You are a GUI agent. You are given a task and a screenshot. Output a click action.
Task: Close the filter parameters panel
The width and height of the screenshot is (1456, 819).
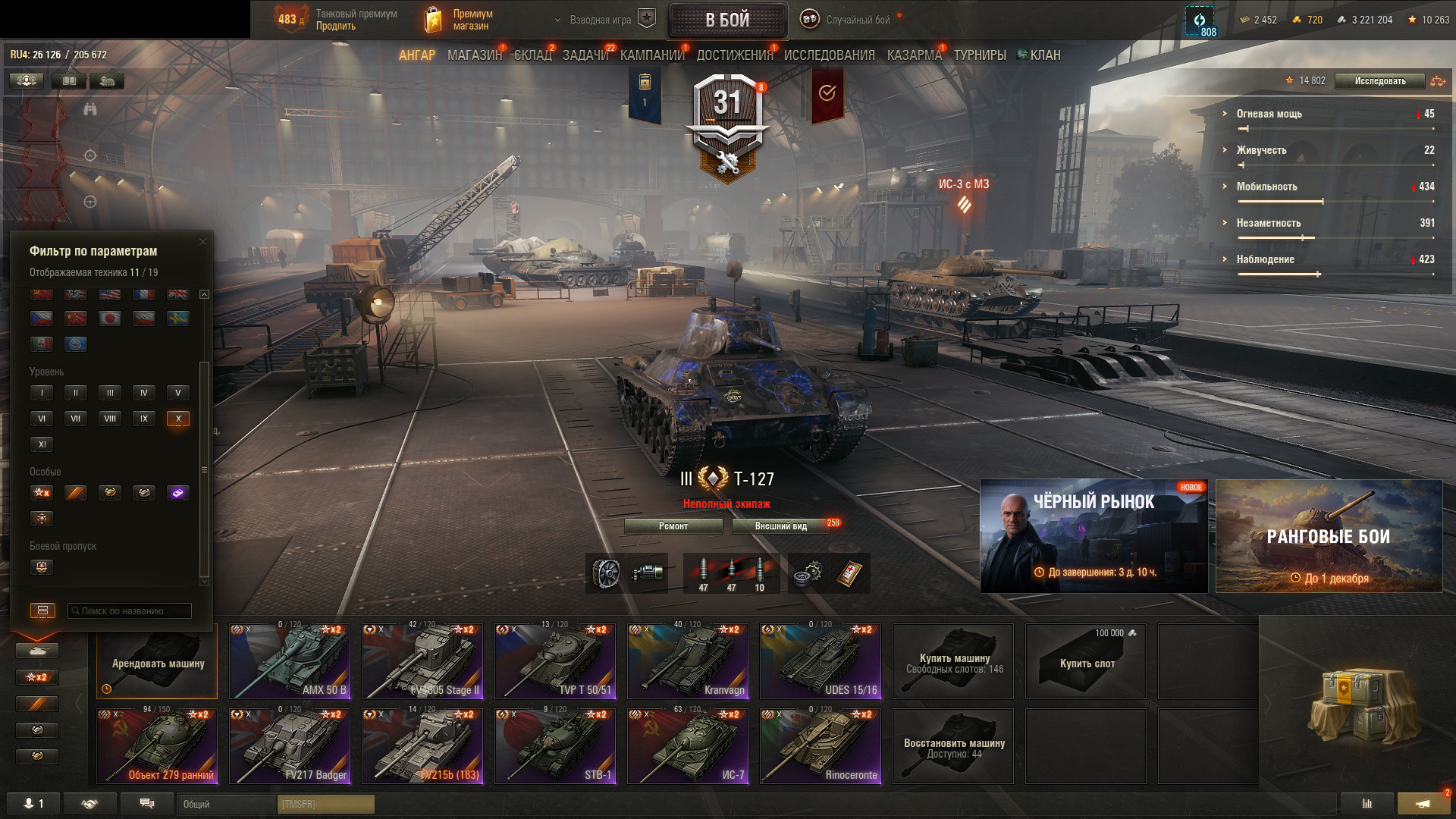pos(202,242)
